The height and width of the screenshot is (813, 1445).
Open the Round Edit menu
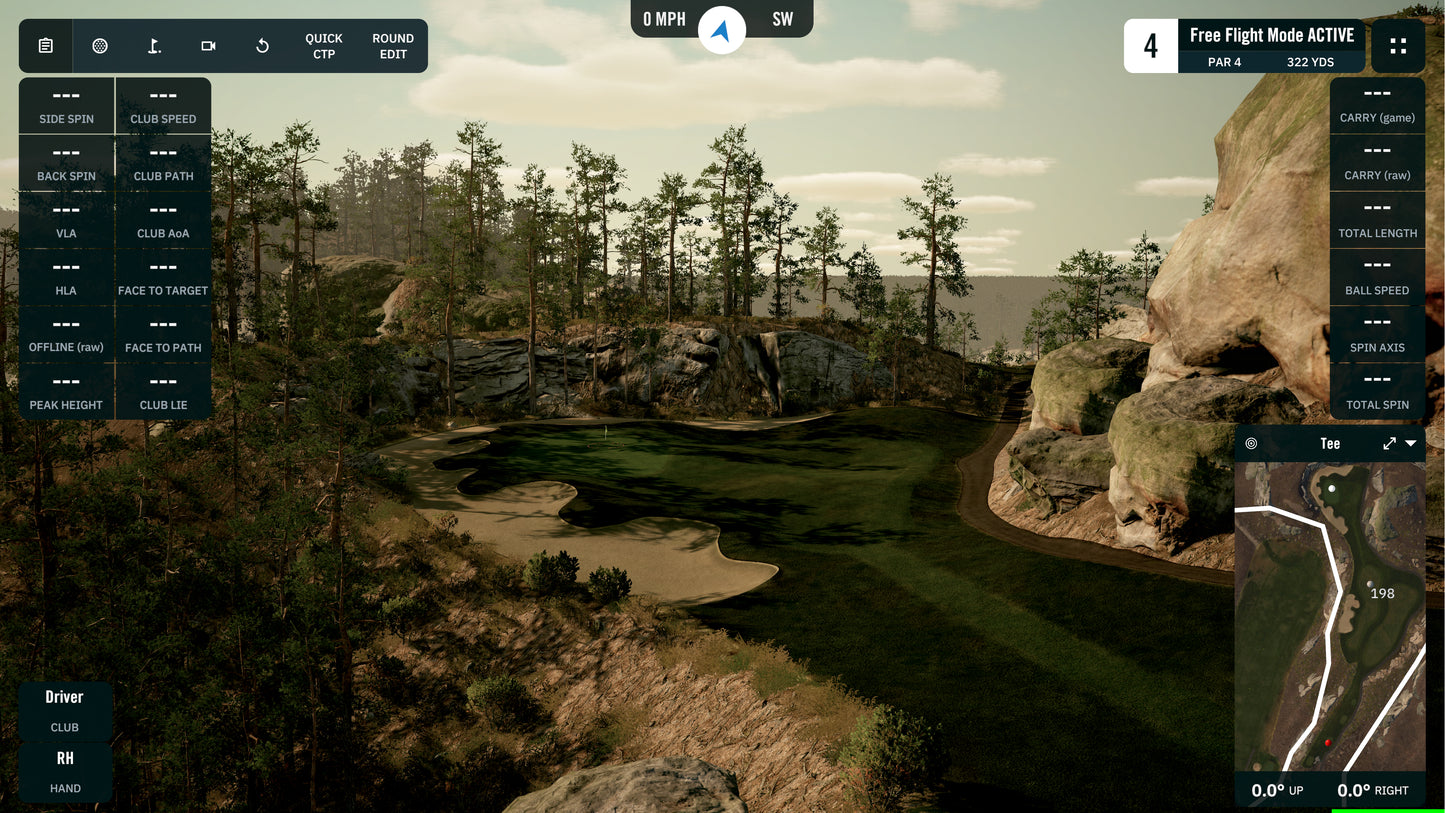click(x=393, y=46)
